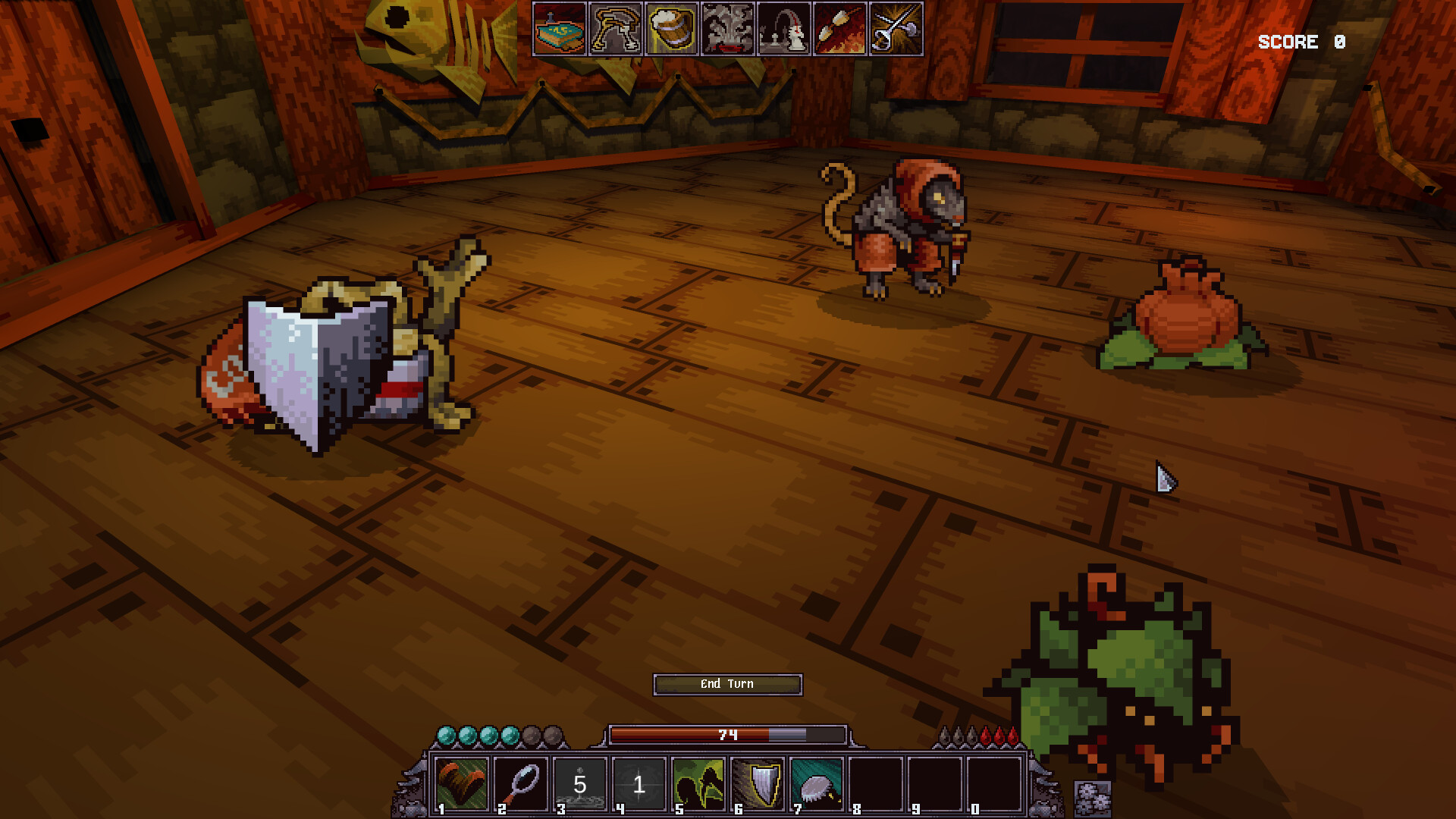Select the magnifying glass in hotbar slot 2
Screen dimensions: 1456x819
(521, 785)
